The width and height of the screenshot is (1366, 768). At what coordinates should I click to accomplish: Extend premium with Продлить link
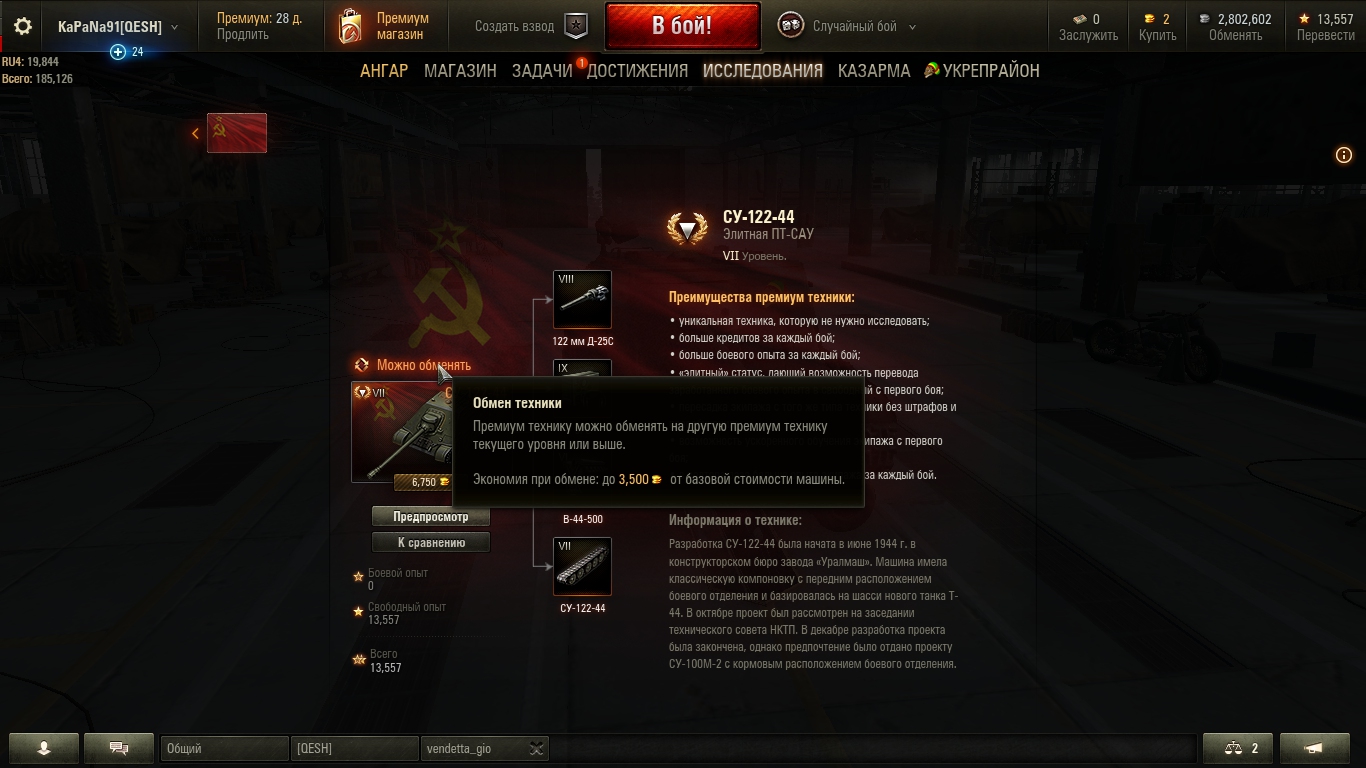coord(242,35)
